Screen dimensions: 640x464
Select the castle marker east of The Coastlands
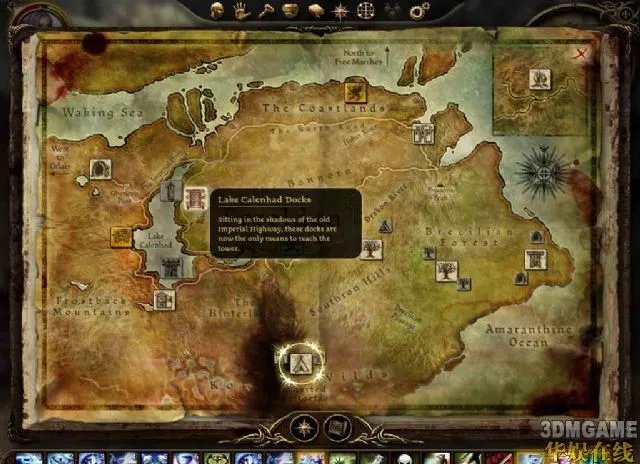click(423, 135)
